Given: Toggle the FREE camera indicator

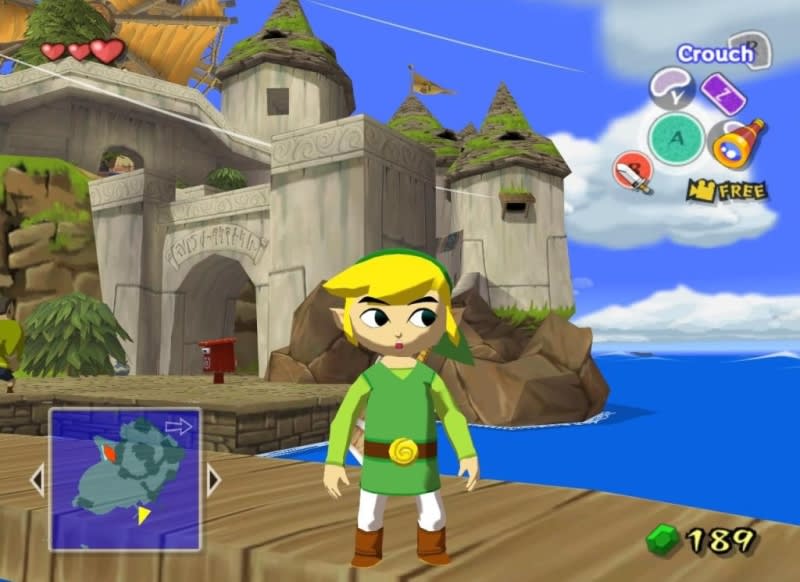Looking at the screenshot, I should click(727, 189).
